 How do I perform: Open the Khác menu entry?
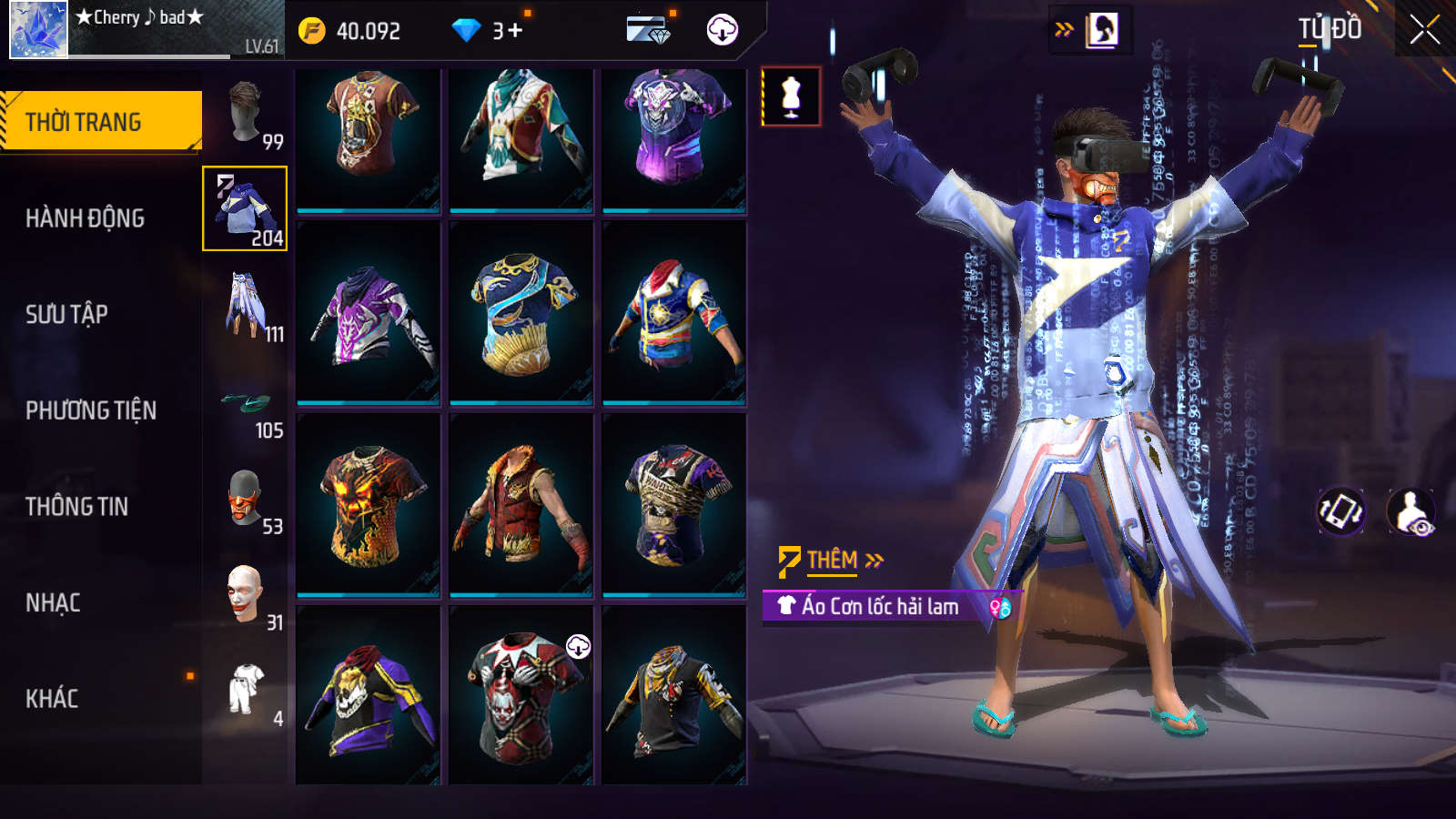[x=52, y=699]
